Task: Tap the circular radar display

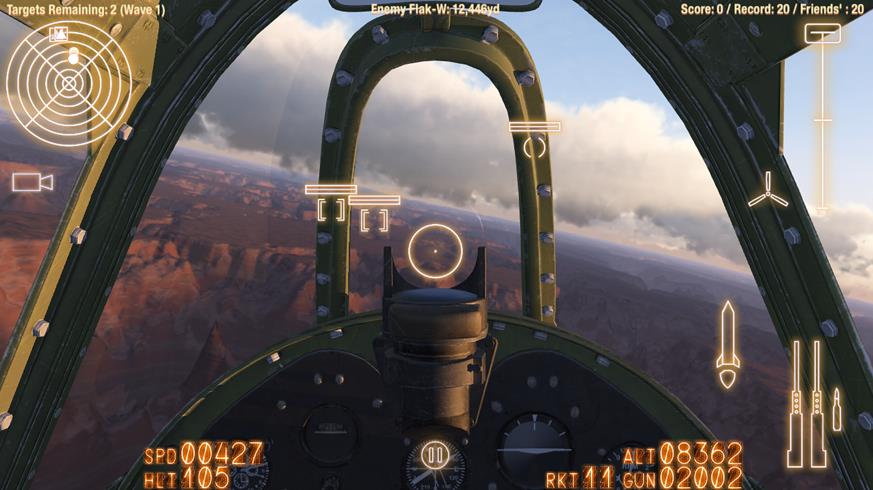Action: [x=69, y=83]
